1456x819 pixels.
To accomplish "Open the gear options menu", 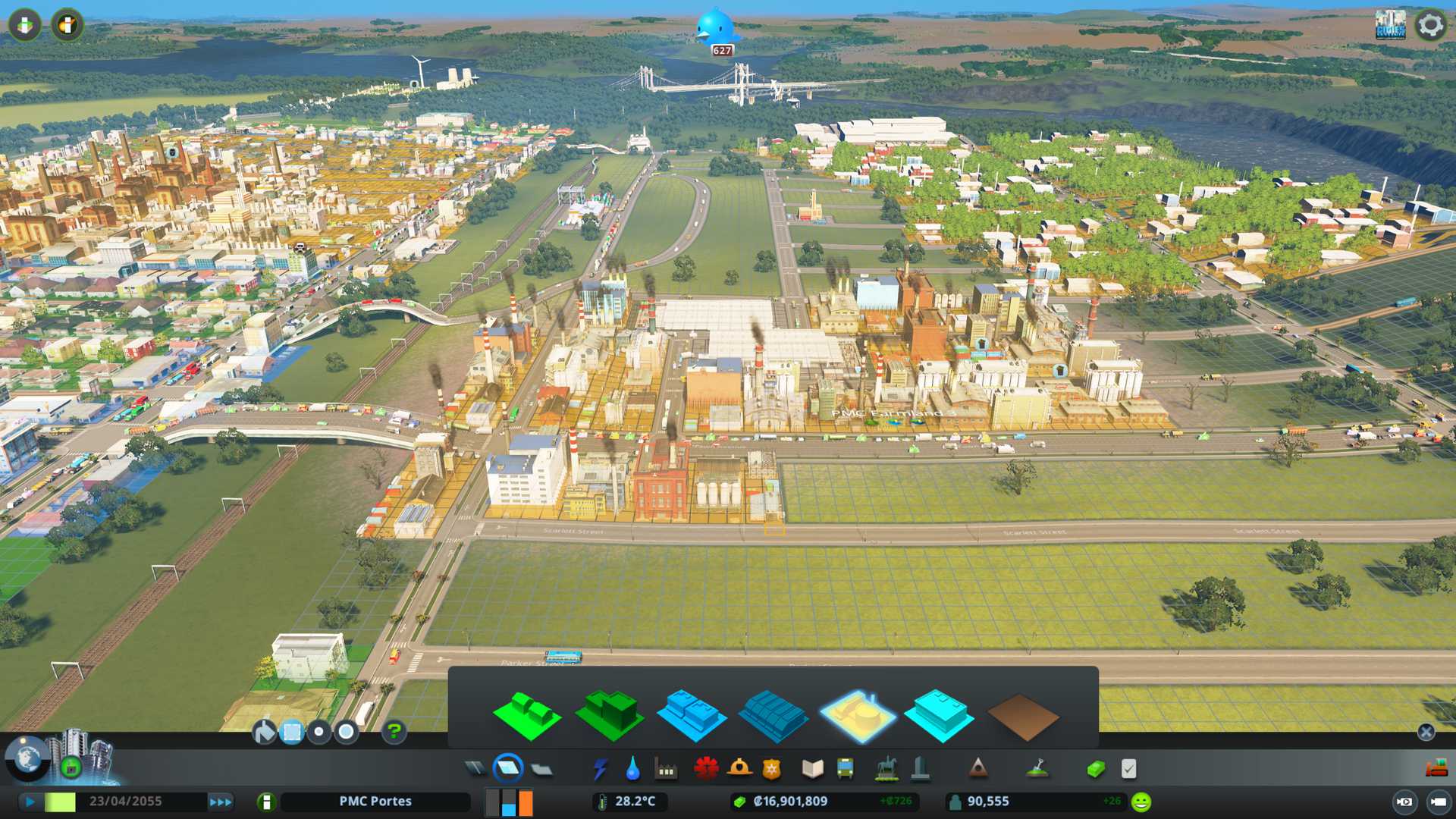I will click(x=1430, y=25).
